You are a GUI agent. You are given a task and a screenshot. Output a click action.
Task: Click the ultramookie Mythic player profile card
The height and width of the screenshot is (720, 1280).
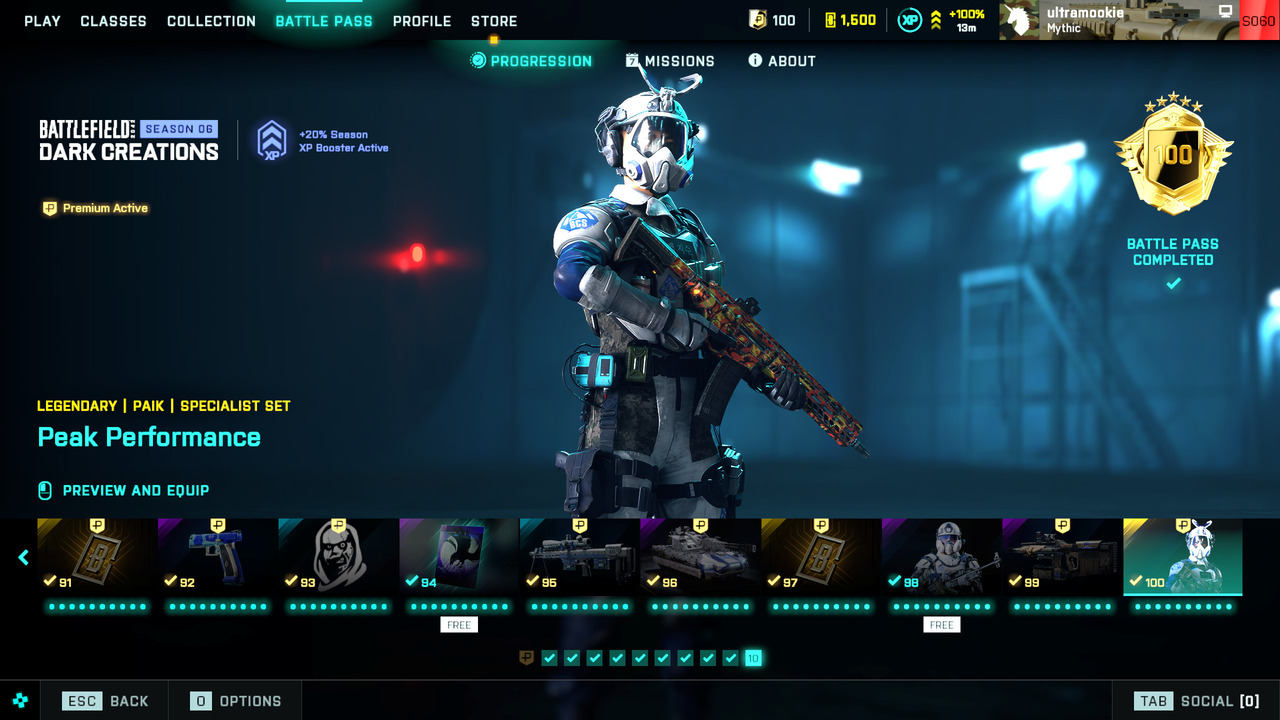(x=1100, y=20)
